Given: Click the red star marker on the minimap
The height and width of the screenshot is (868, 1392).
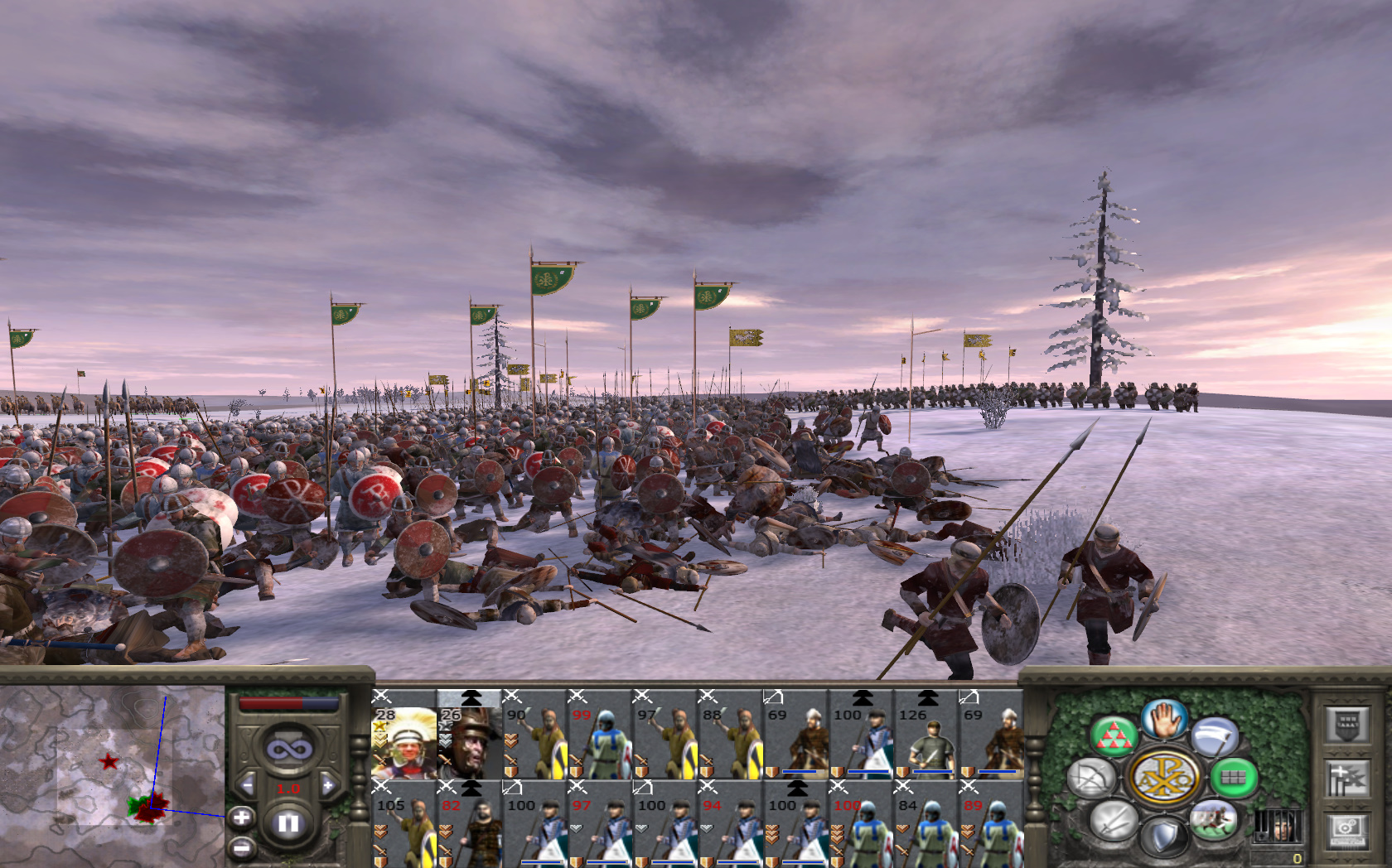Looking at the screenshot, I should (109, 761).
